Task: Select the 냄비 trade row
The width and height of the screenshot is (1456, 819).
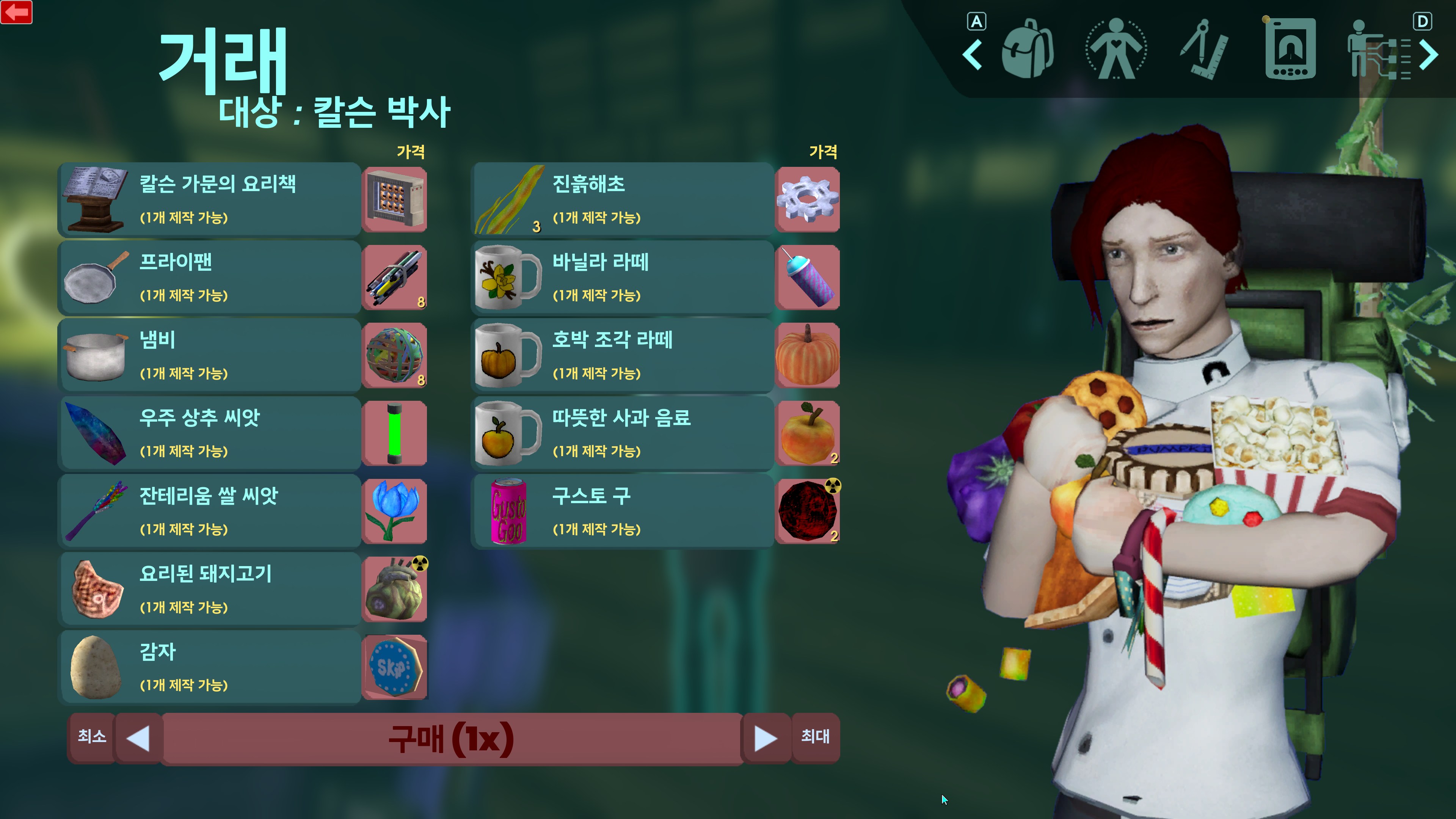Action: coord(210,355)
